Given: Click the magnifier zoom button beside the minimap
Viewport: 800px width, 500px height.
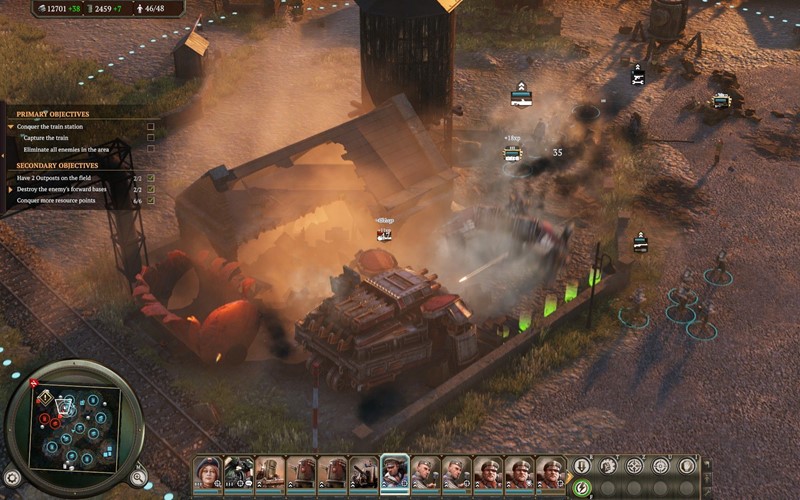Looking at the screenshot, I should point(138,477).
